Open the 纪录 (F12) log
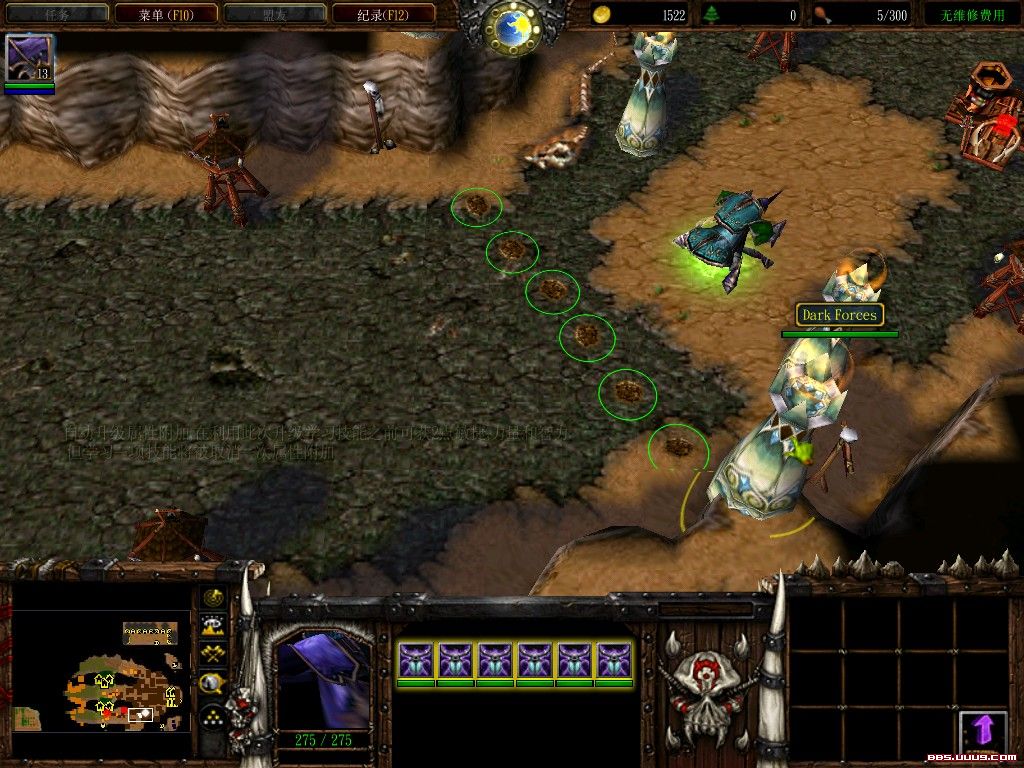This screenshot has width=1024, height=768. coord(396,14)
